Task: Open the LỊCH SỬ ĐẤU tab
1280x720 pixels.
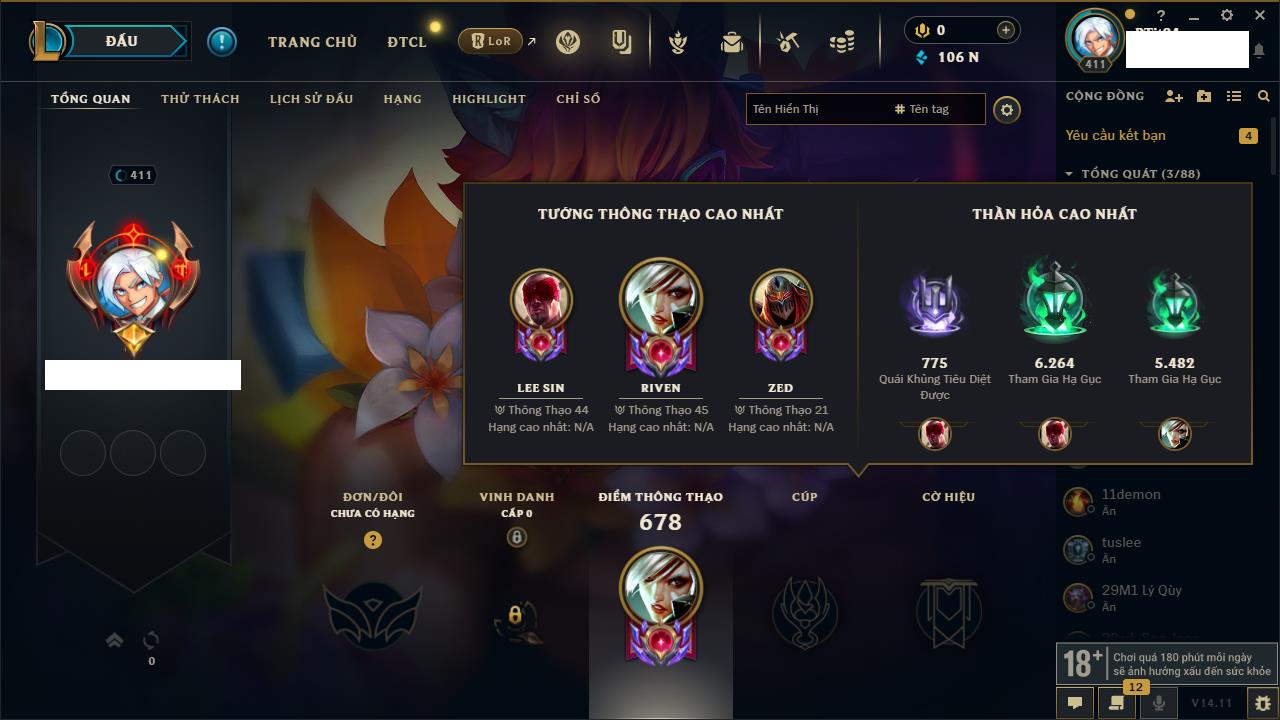Action: (311, 99)
